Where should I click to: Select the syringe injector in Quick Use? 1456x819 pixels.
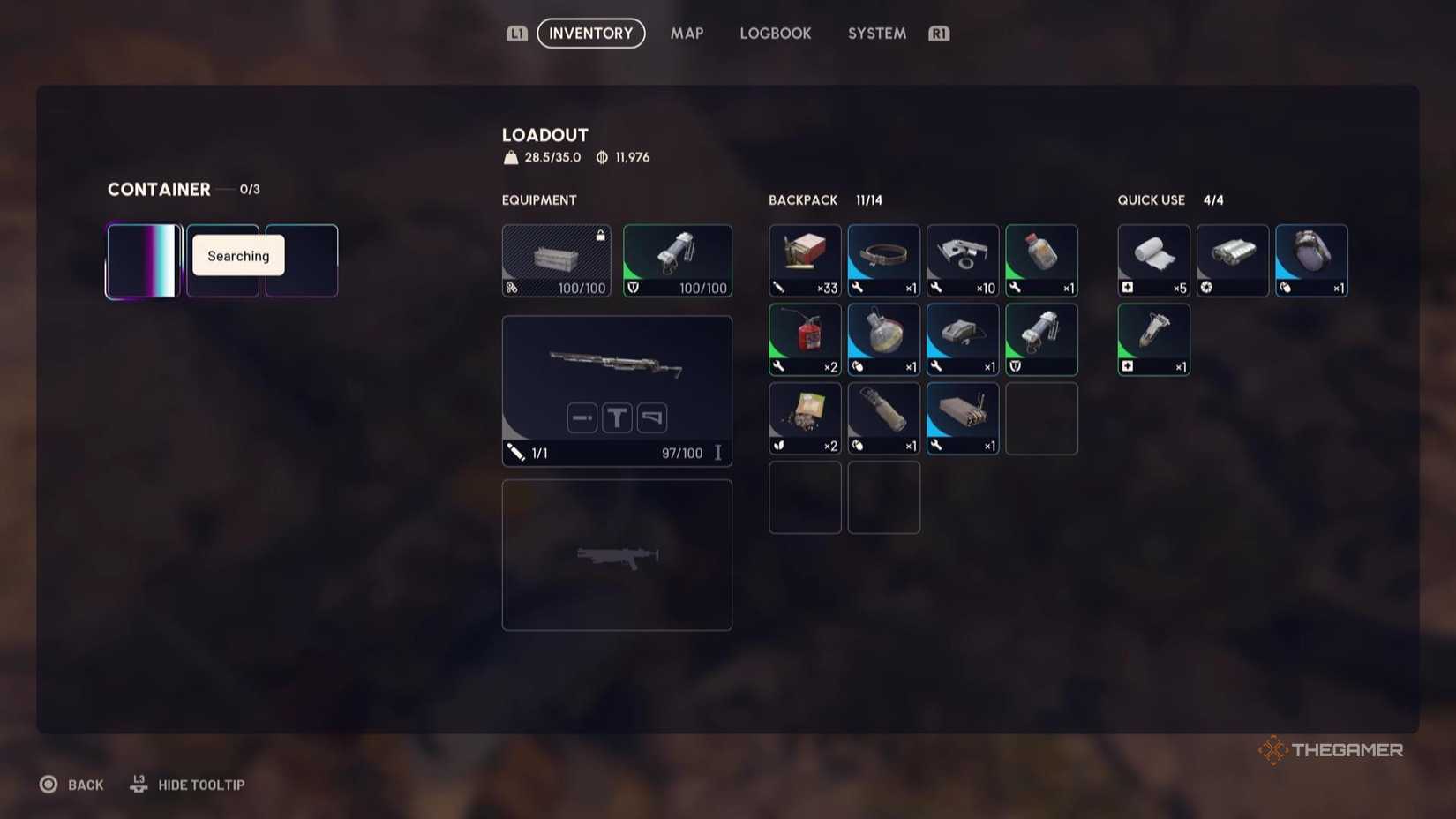click(1153, 338)
